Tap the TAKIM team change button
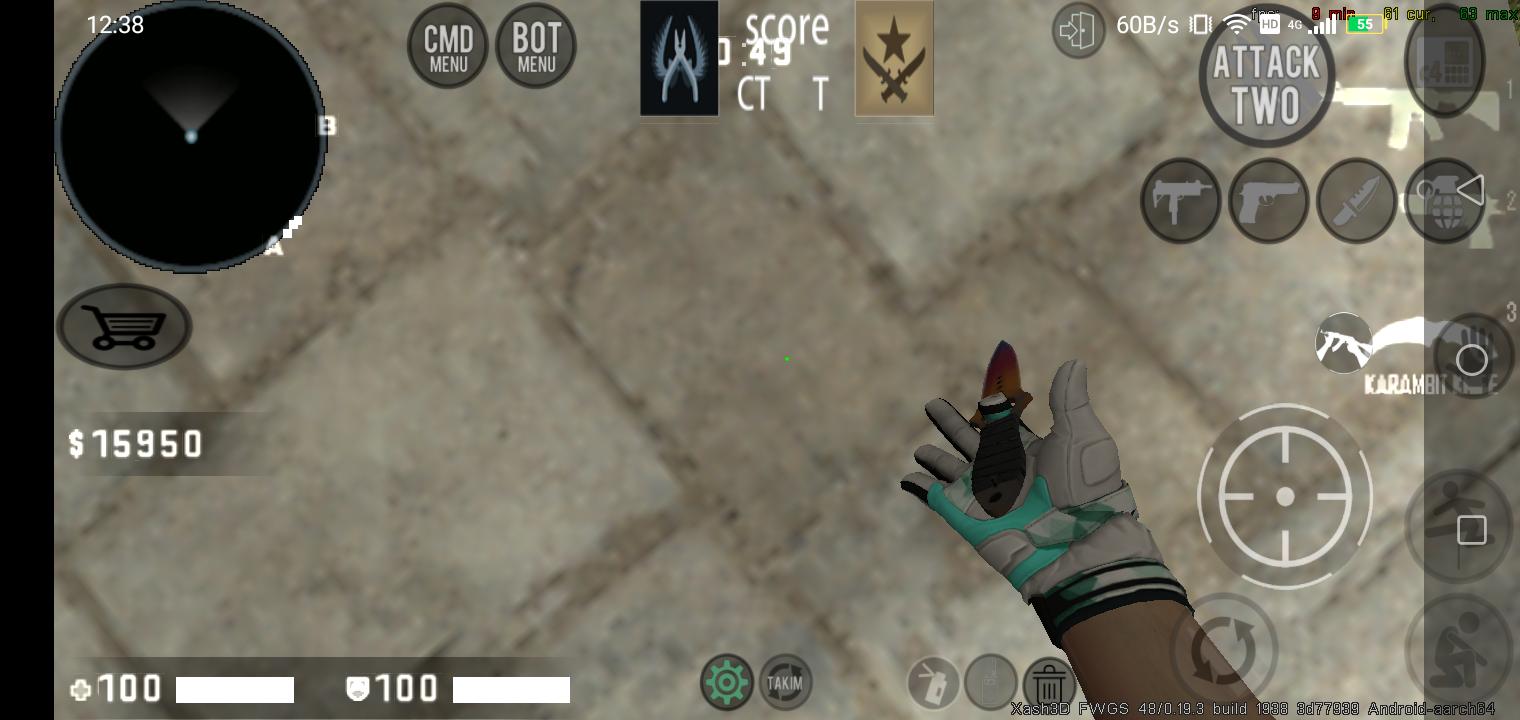This screenshot has width=1520, height=720. (x=785, y=683)
